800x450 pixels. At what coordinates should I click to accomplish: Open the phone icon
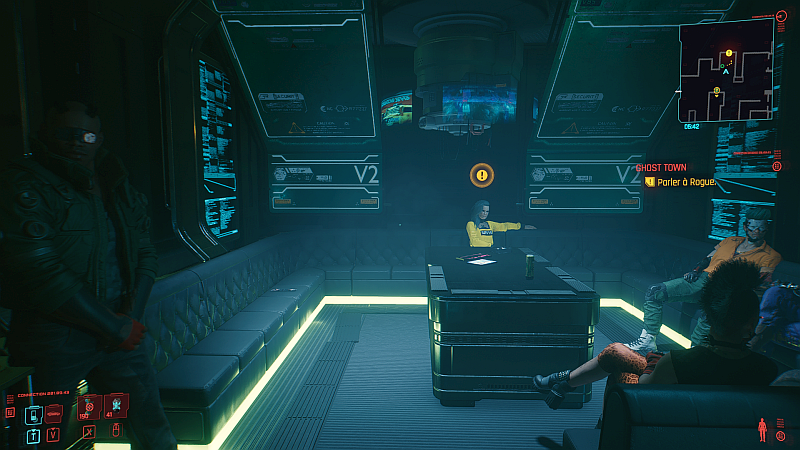point(33,413)
